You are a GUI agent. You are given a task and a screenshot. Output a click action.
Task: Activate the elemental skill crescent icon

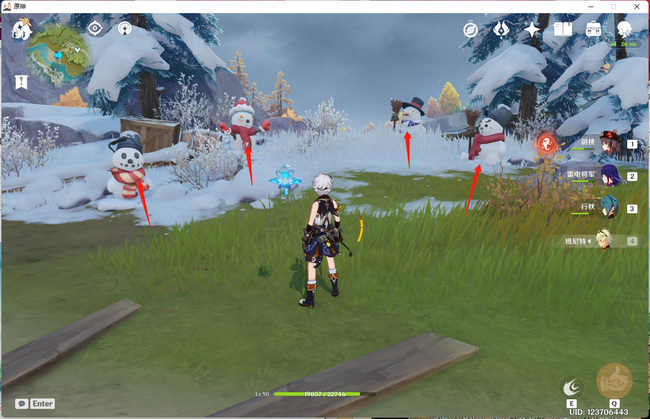(x=571, y=386)
